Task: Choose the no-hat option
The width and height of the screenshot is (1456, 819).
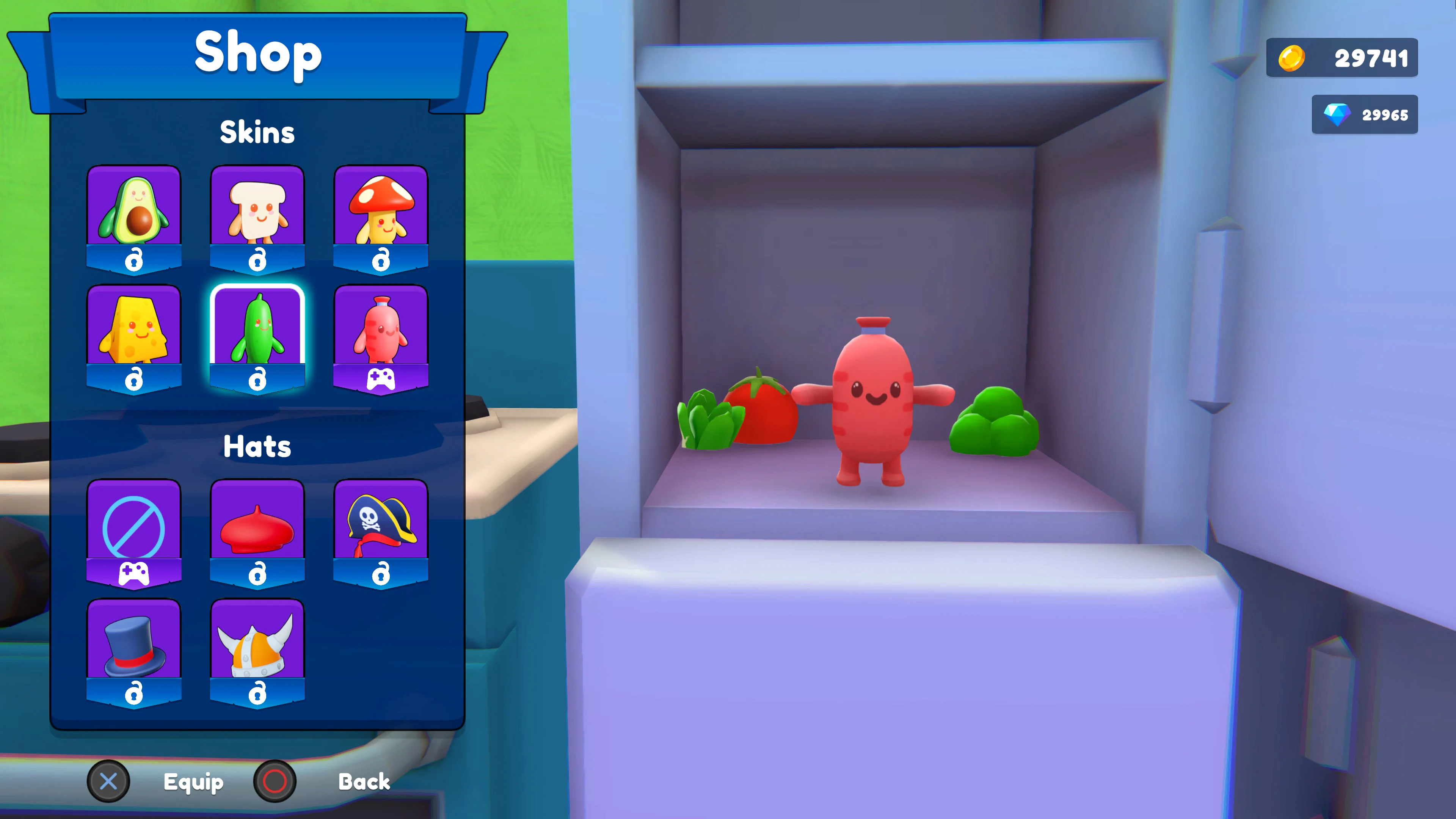Action: [x=135, y=526]
